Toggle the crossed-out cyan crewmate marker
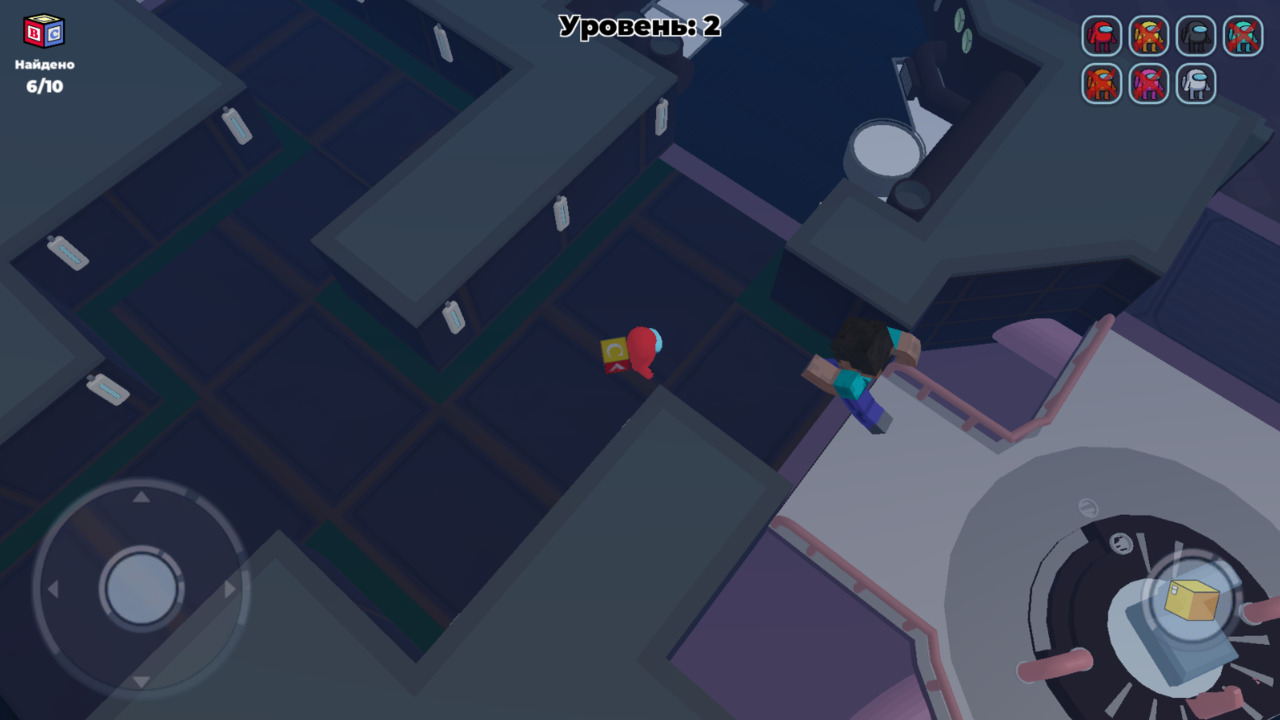 (1242, 37)
